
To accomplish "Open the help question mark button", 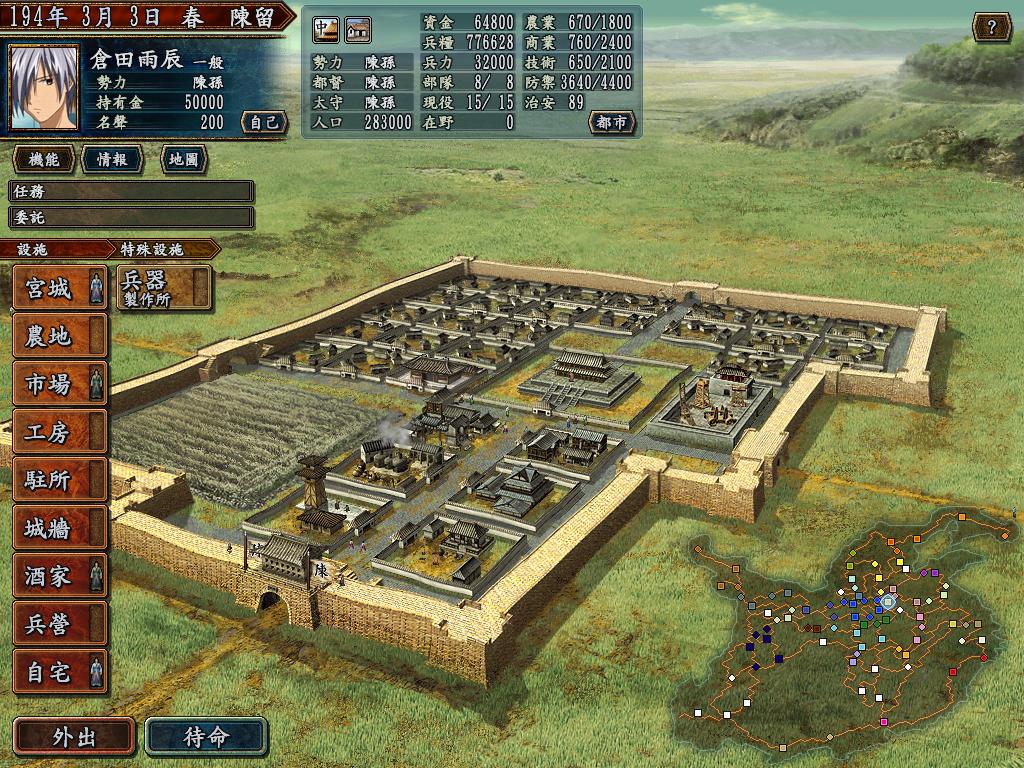I will click(x=991, y=27).
